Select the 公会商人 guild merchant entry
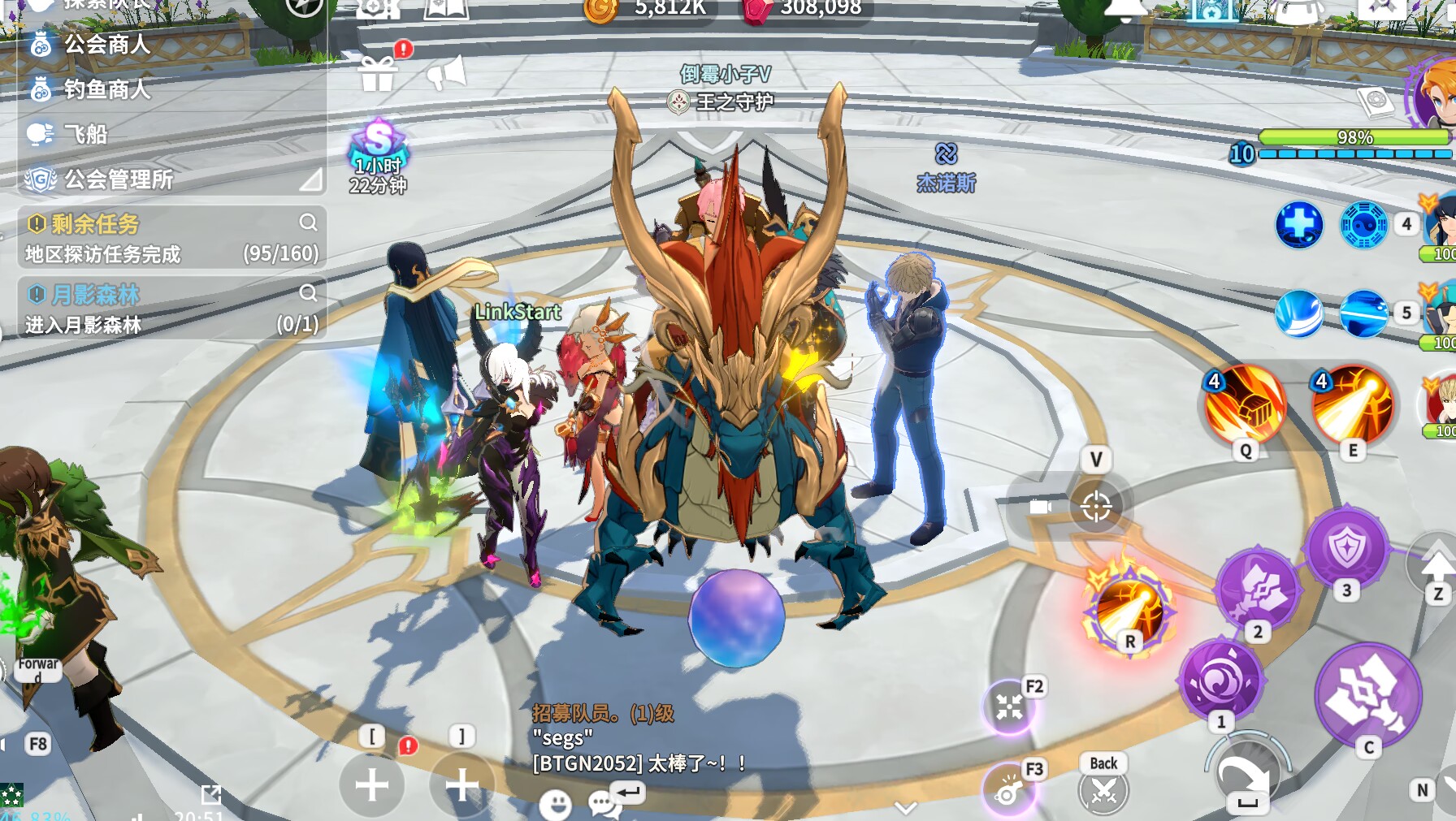This screenshot has height=821, width=1456. 106,45
